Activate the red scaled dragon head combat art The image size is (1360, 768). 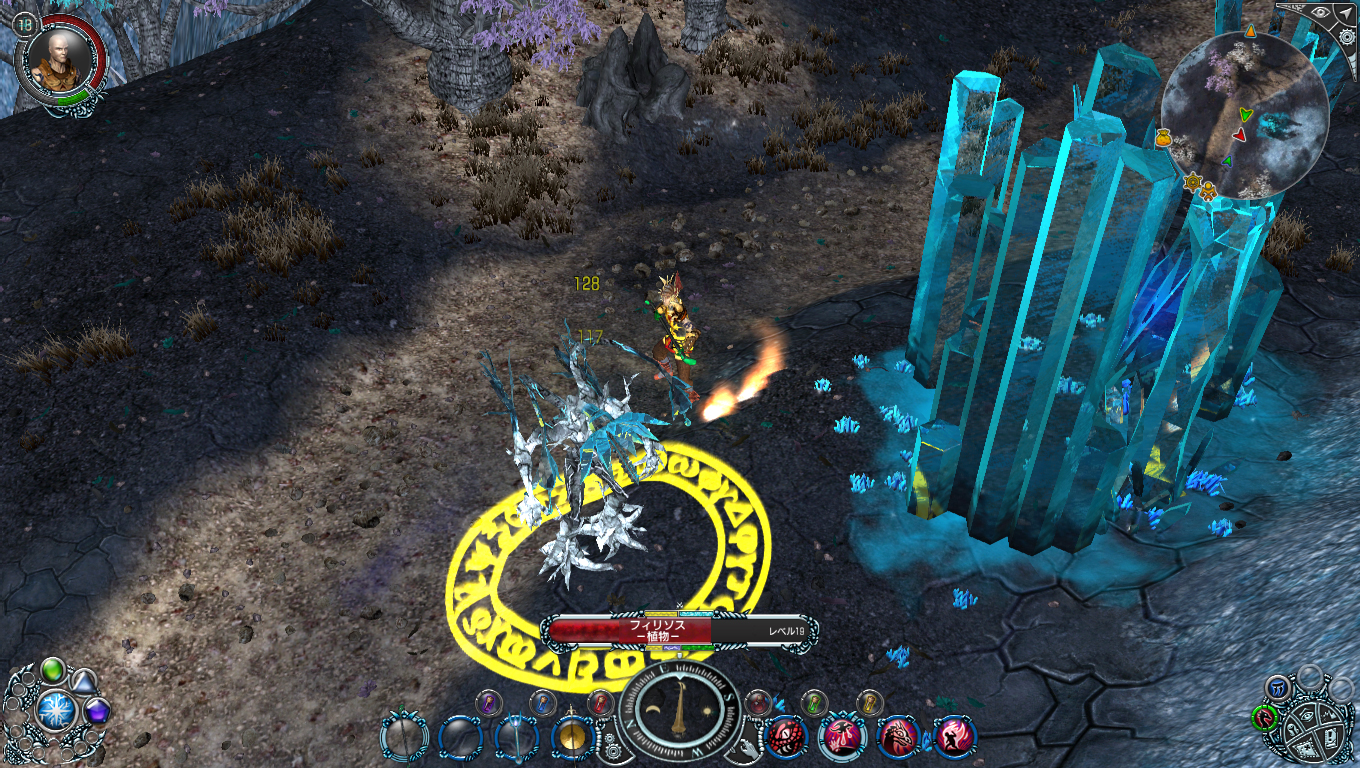pyautogui.click(x=786, y=738)
